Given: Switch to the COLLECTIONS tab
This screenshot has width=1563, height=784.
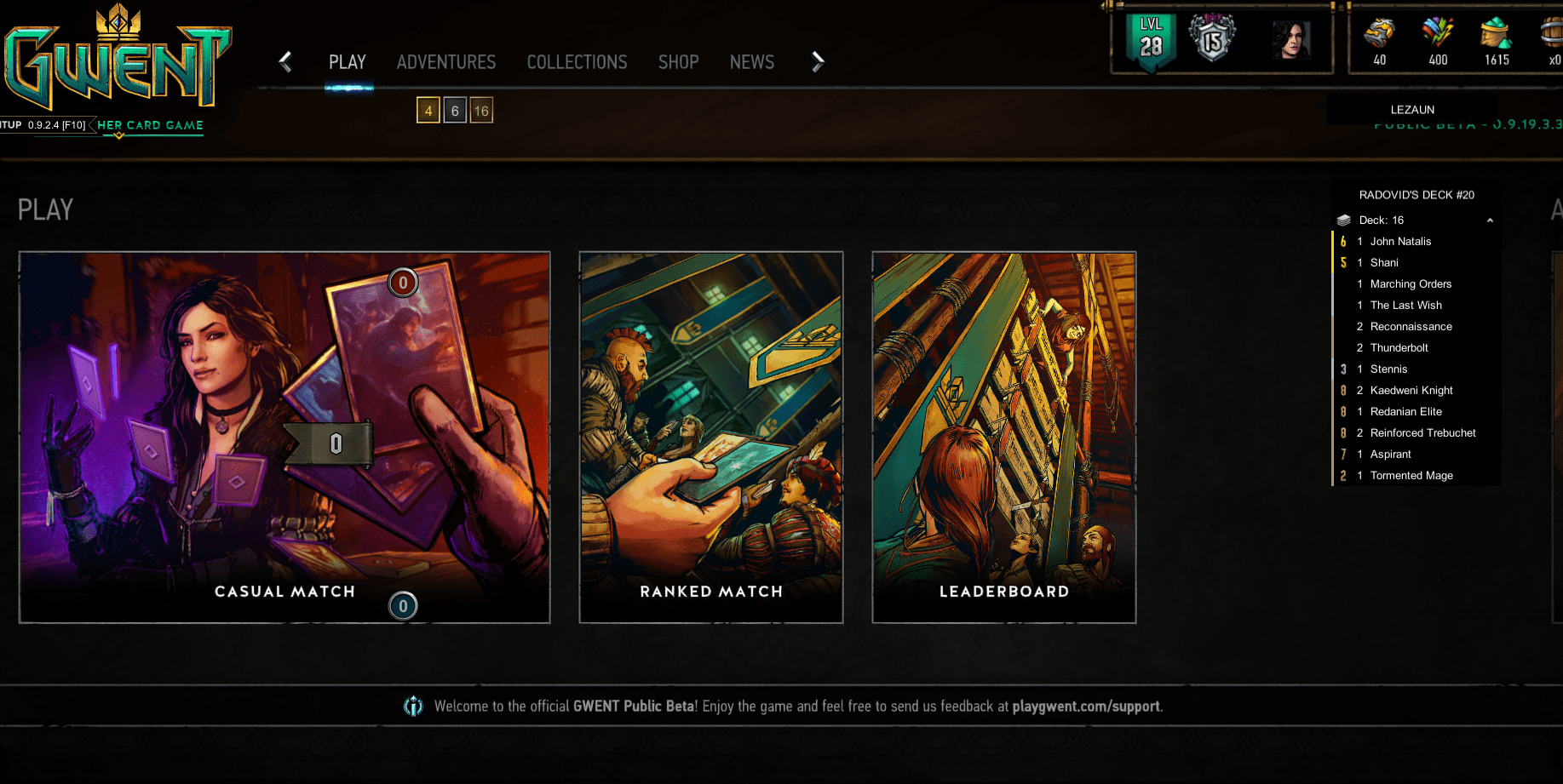Looking at the screenshot, I should 577,61.
